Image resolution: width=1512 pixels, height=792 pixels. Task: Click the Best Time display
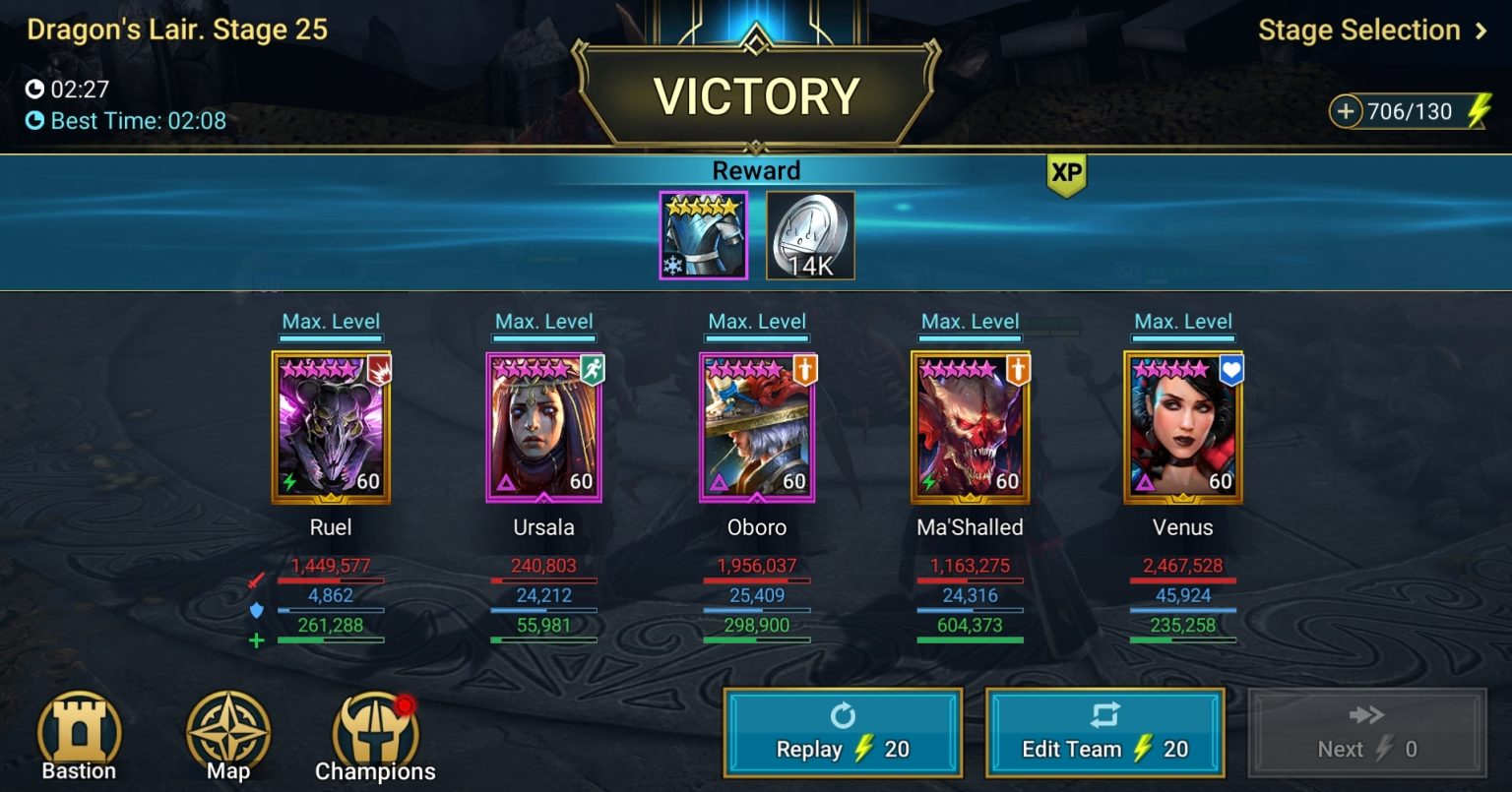click(x=126, y=121)
